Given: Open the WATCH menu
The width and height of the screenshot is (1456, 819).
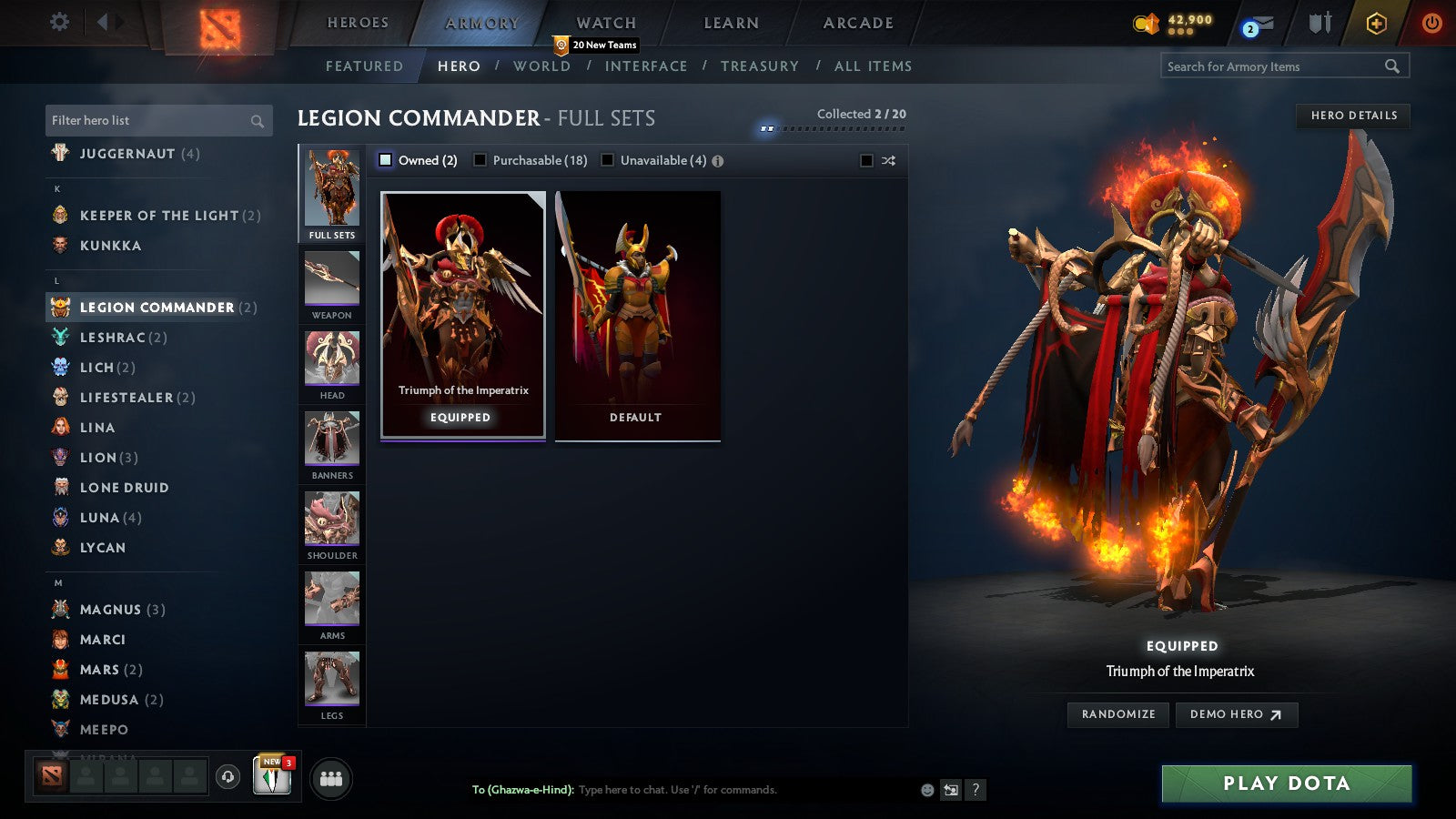Looking at the screenshot, I should (604, 23).
